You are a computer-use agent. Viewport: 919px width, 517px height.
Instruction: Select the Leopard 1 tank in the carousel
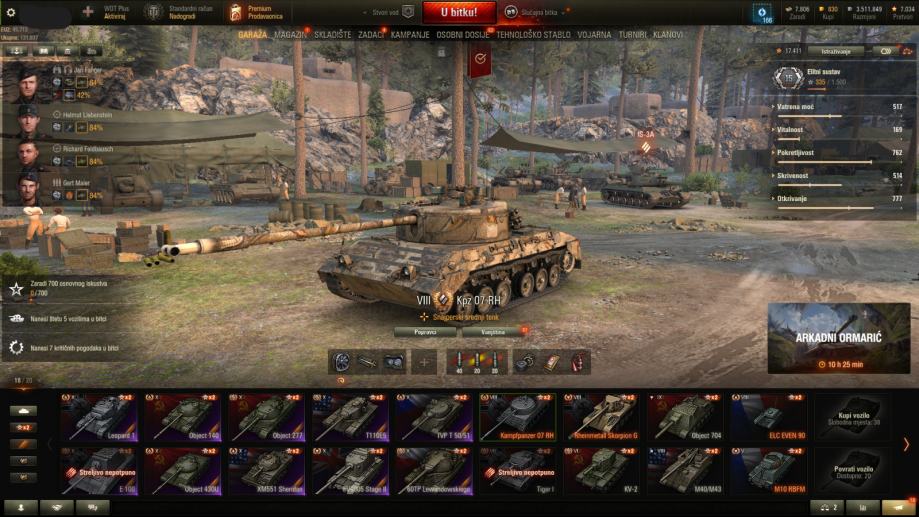tap(100, 417)
